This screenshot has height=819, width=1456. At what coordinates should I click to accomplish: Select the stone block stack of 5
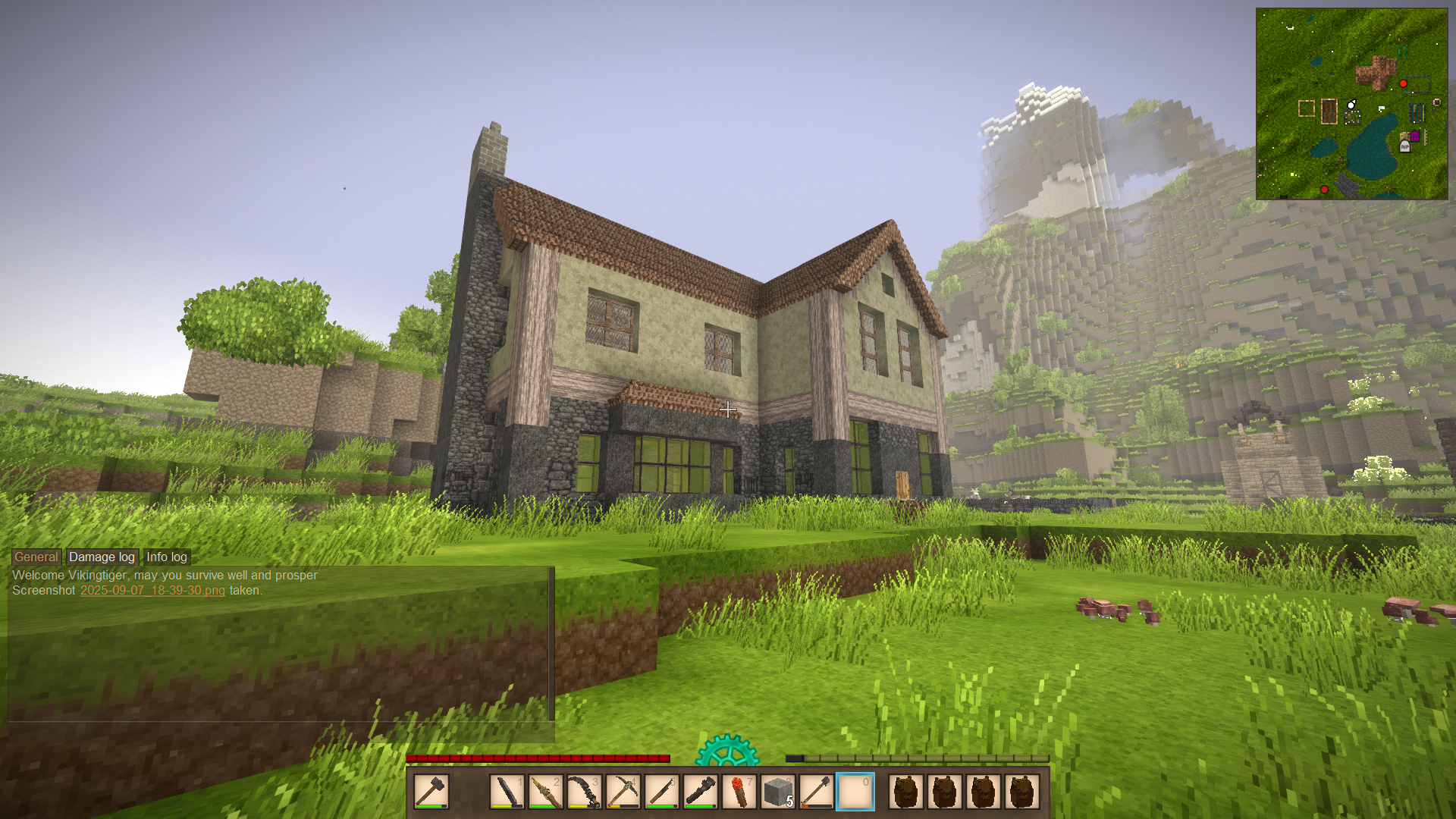pos(777,792)
